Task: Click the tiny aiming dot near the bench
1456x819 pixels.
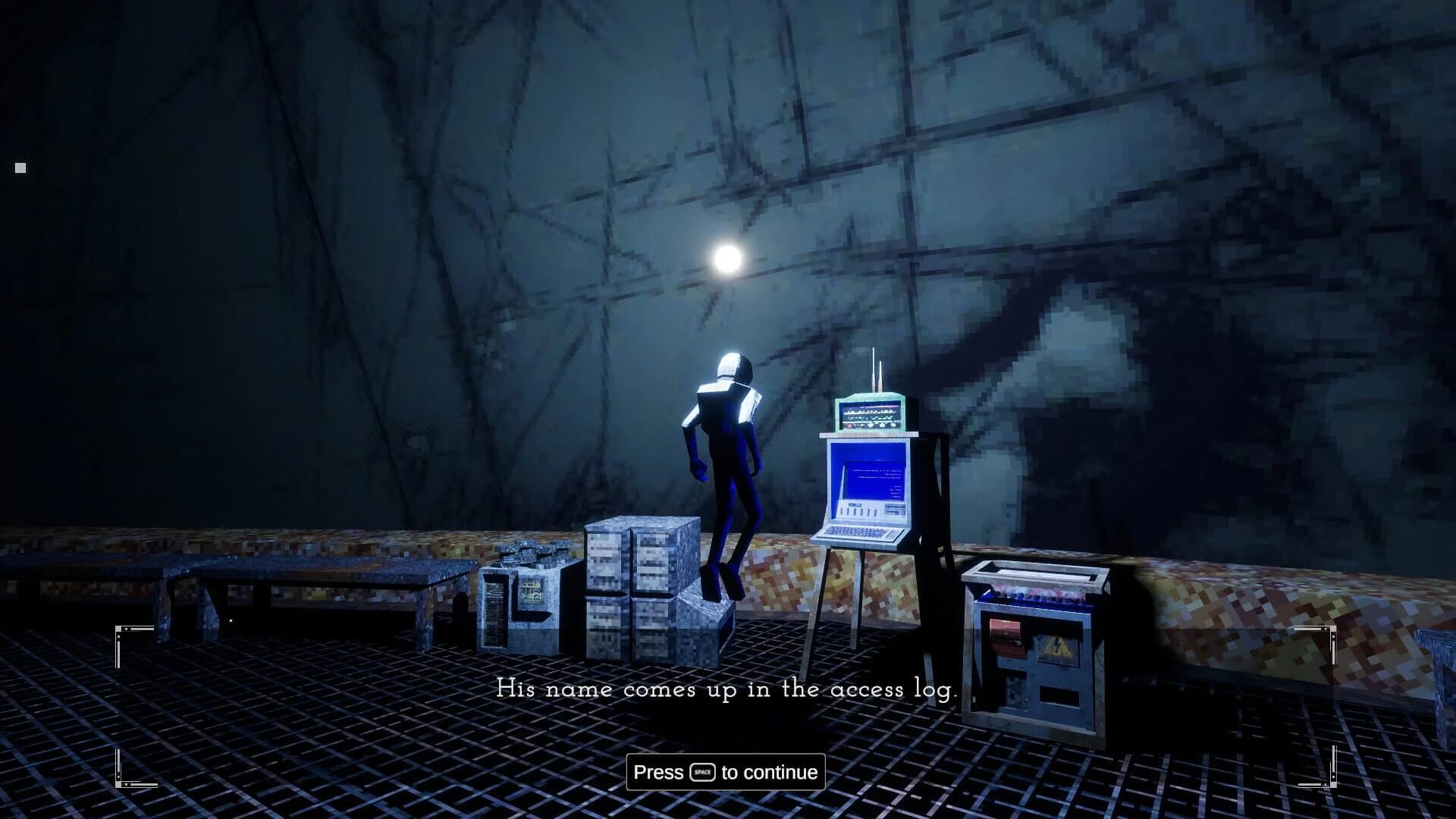Action: pyautogui.click(x=231, y=620)
